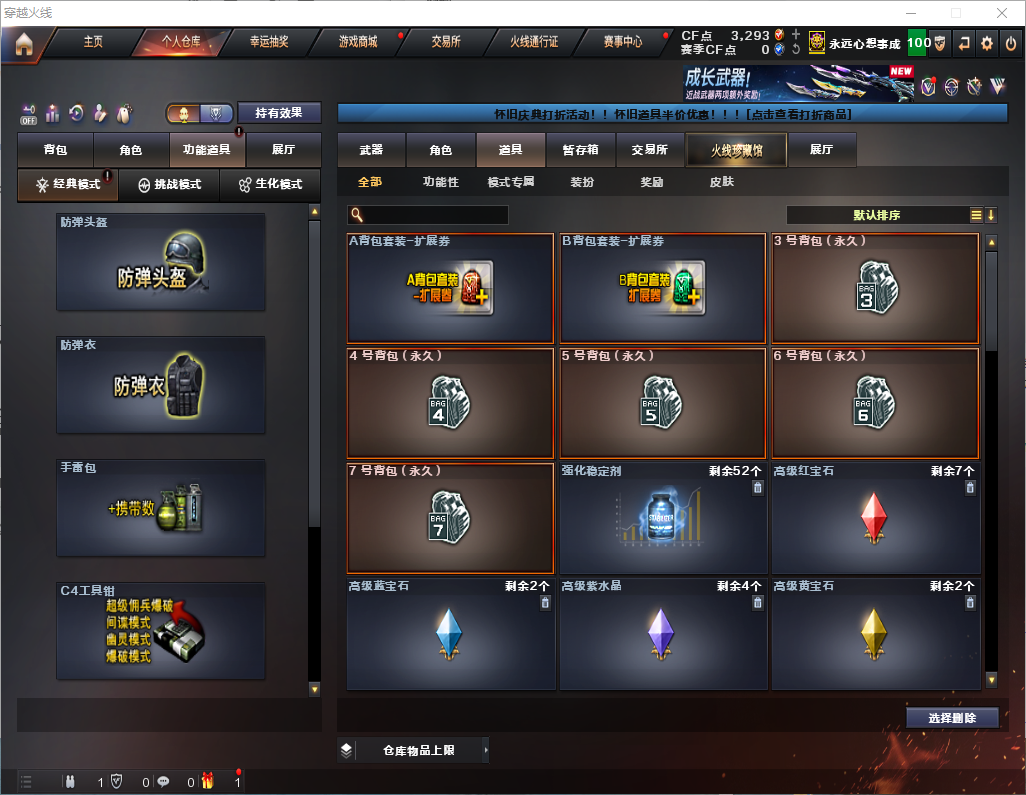The width and height of the screenshot is (1026, 795).
Task: Open the 主页 home menu
Action: coord(93,43)
